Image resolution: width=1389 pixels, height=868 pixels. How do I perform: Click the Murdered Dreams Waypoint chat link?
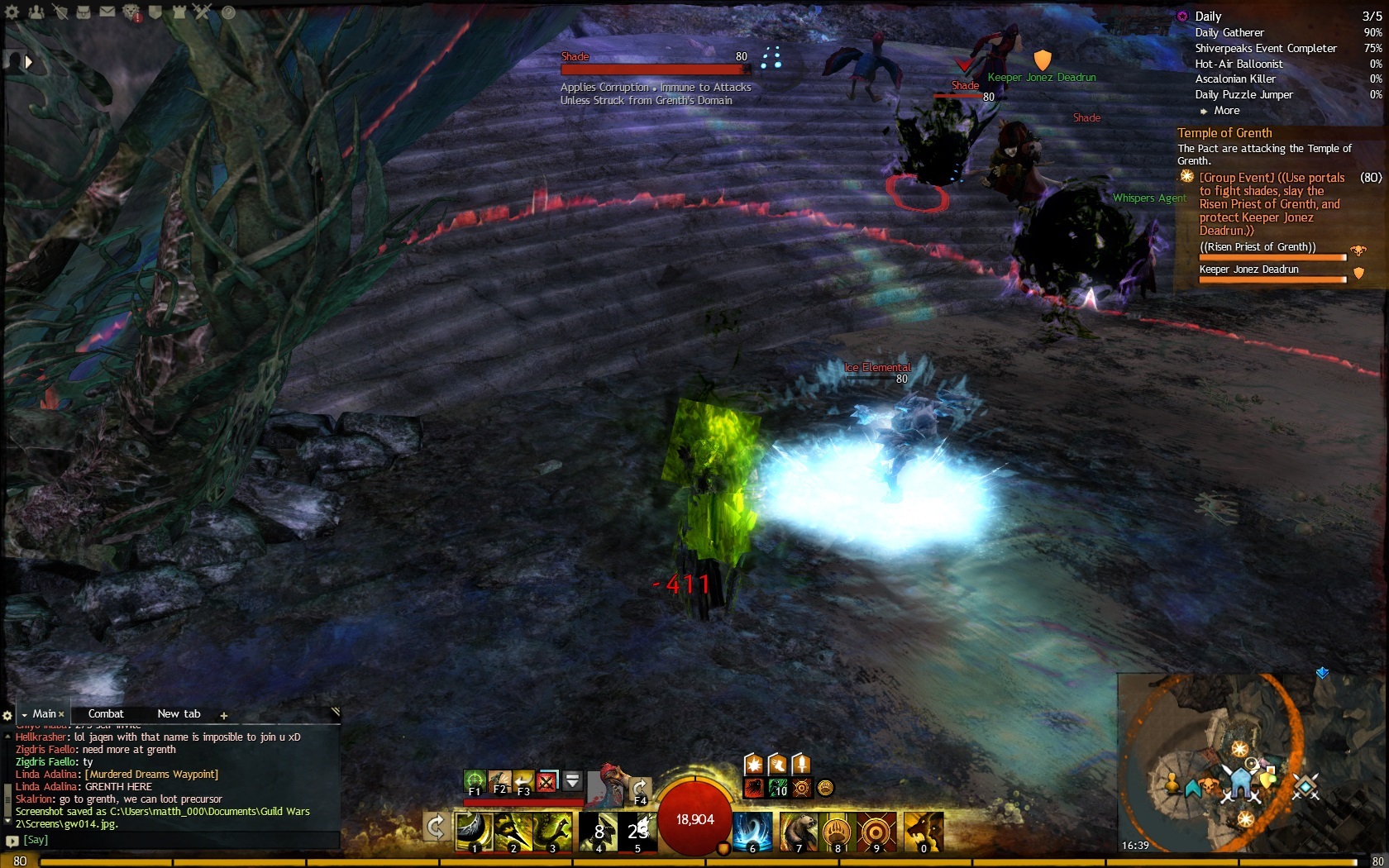[151, 774]
